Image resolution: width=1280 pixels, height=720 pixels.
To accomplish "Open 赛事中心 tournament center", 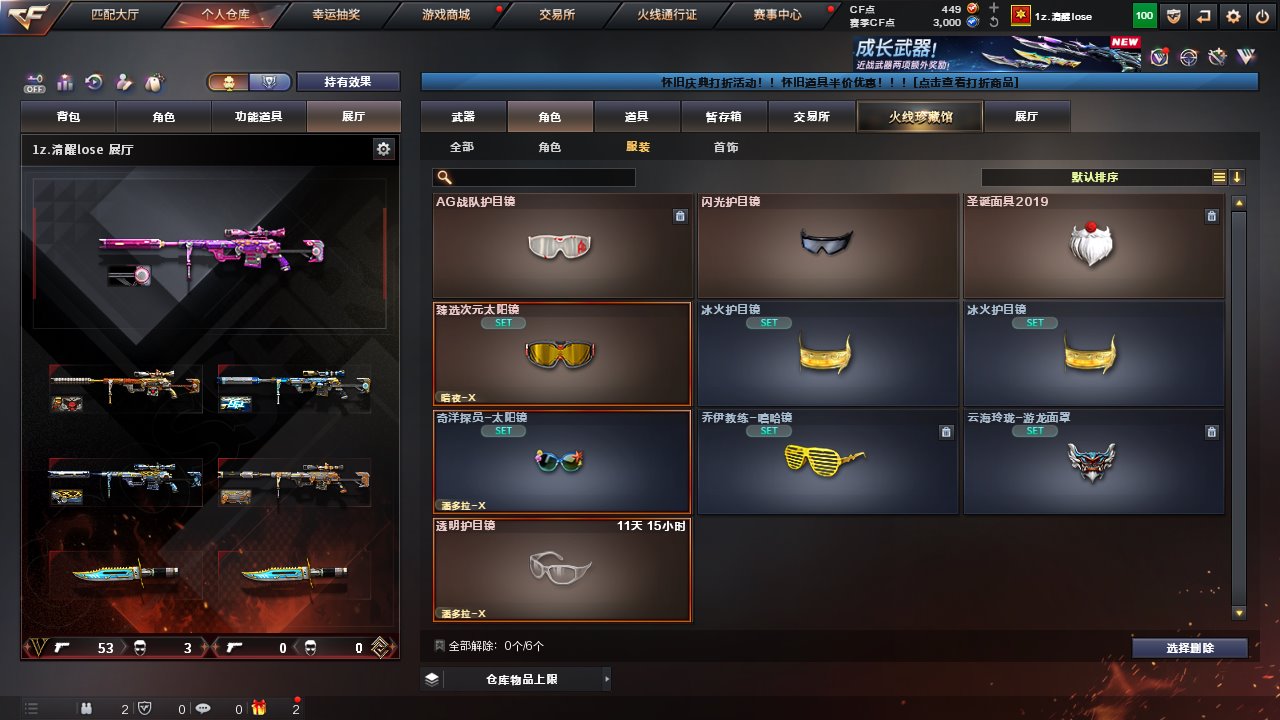I will (777, 15).
